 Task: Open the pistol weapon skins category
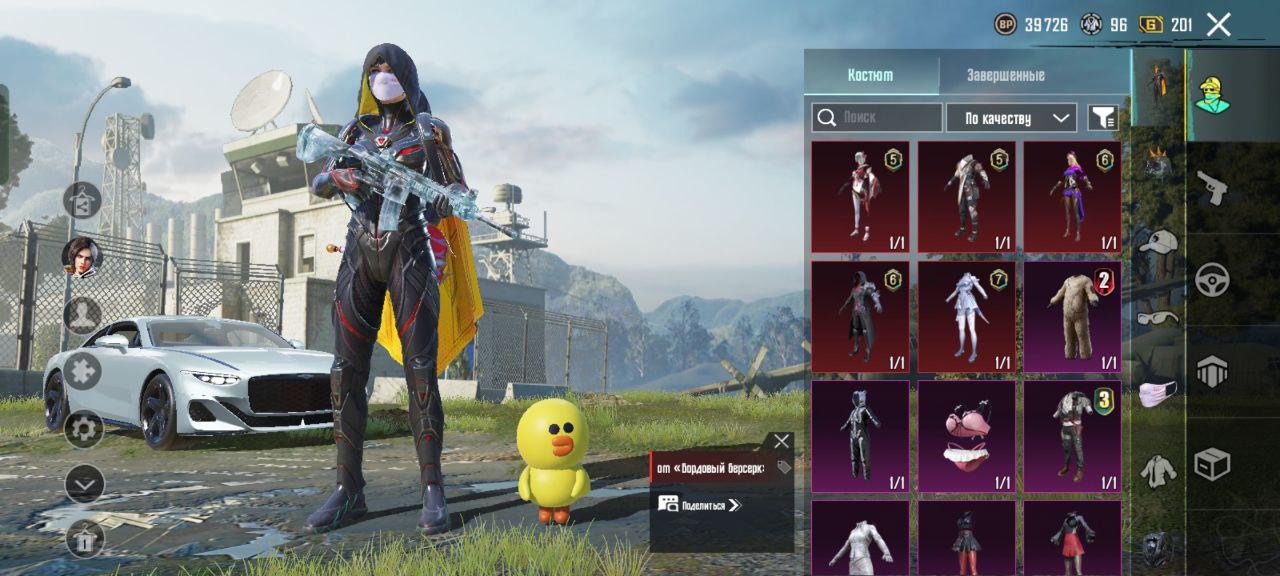1213,188
